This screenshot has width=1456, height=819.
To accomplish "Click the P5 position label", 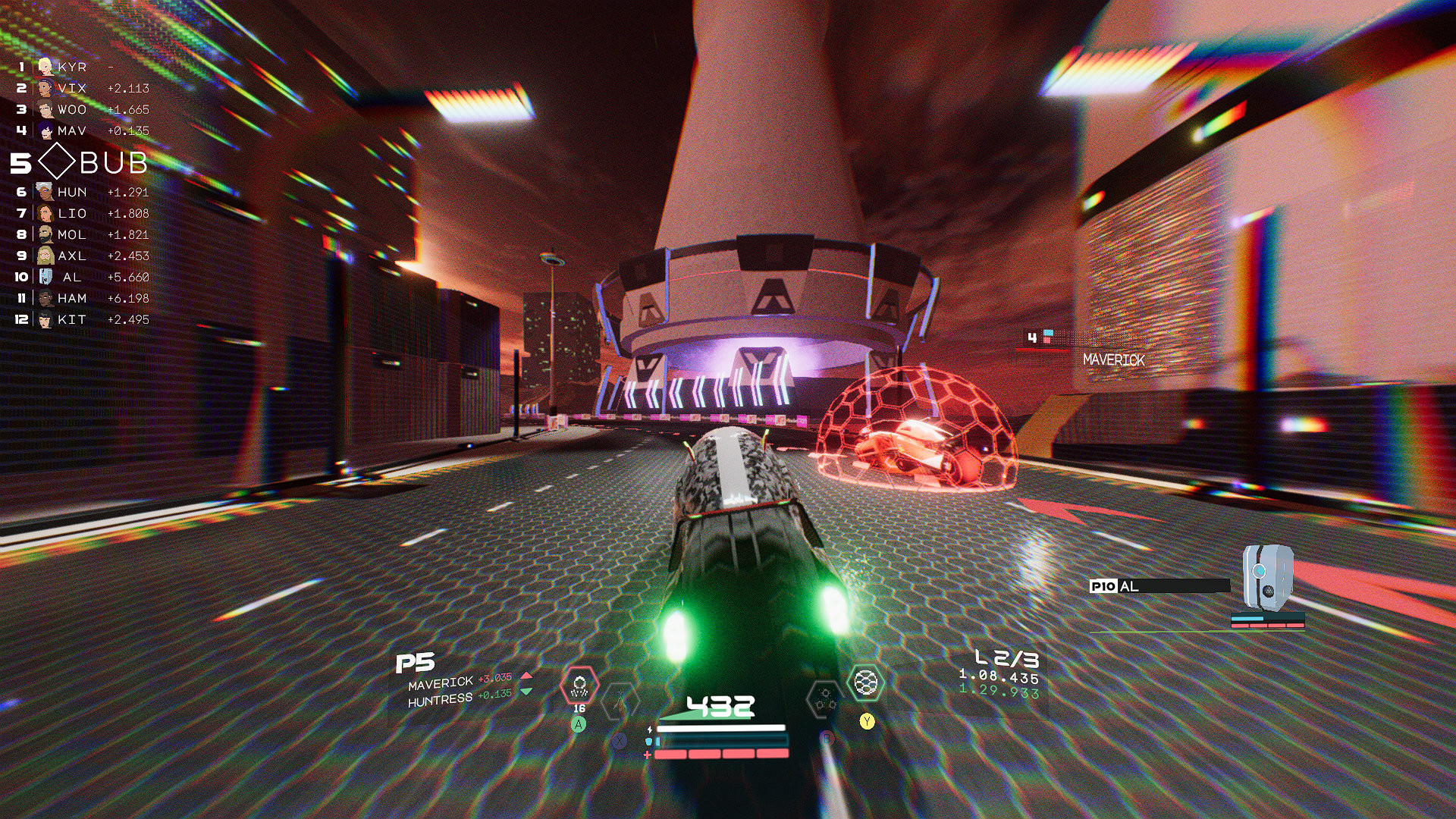I will [416, 664].
